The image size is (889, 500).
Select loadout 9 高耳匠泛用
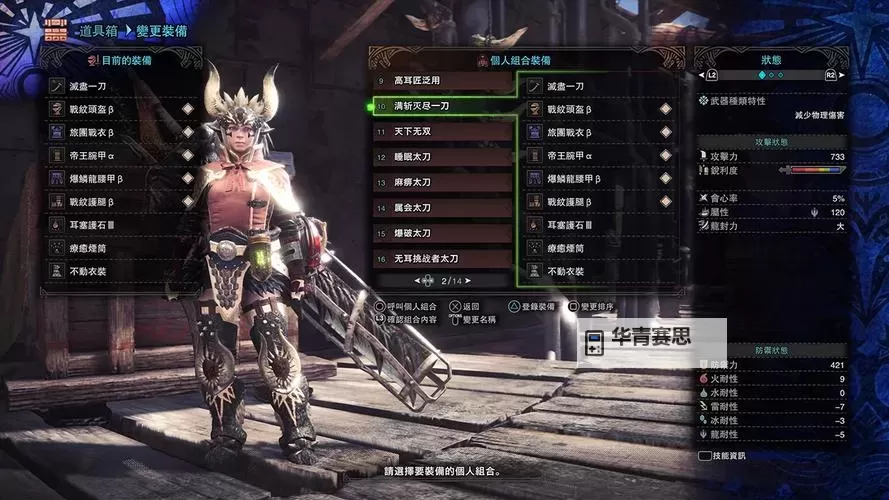tap(442, 80)
